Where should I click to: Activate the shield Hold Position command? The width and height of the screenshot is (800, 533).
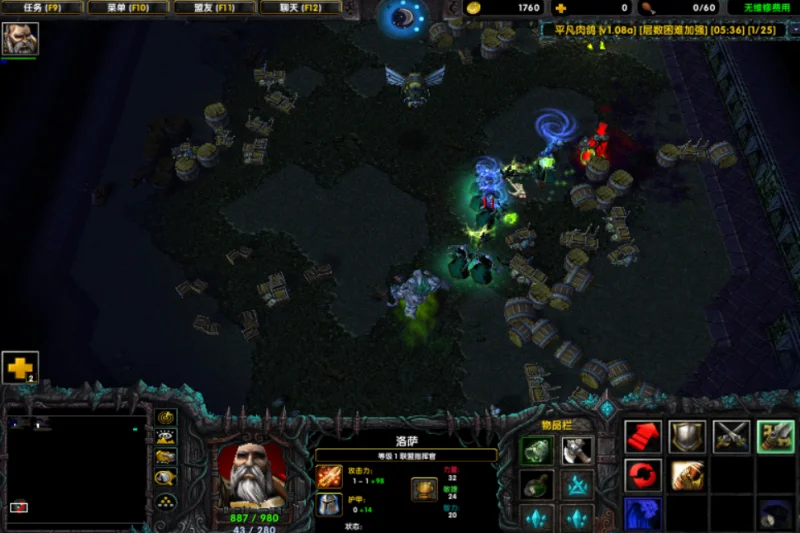pos(687,436)
